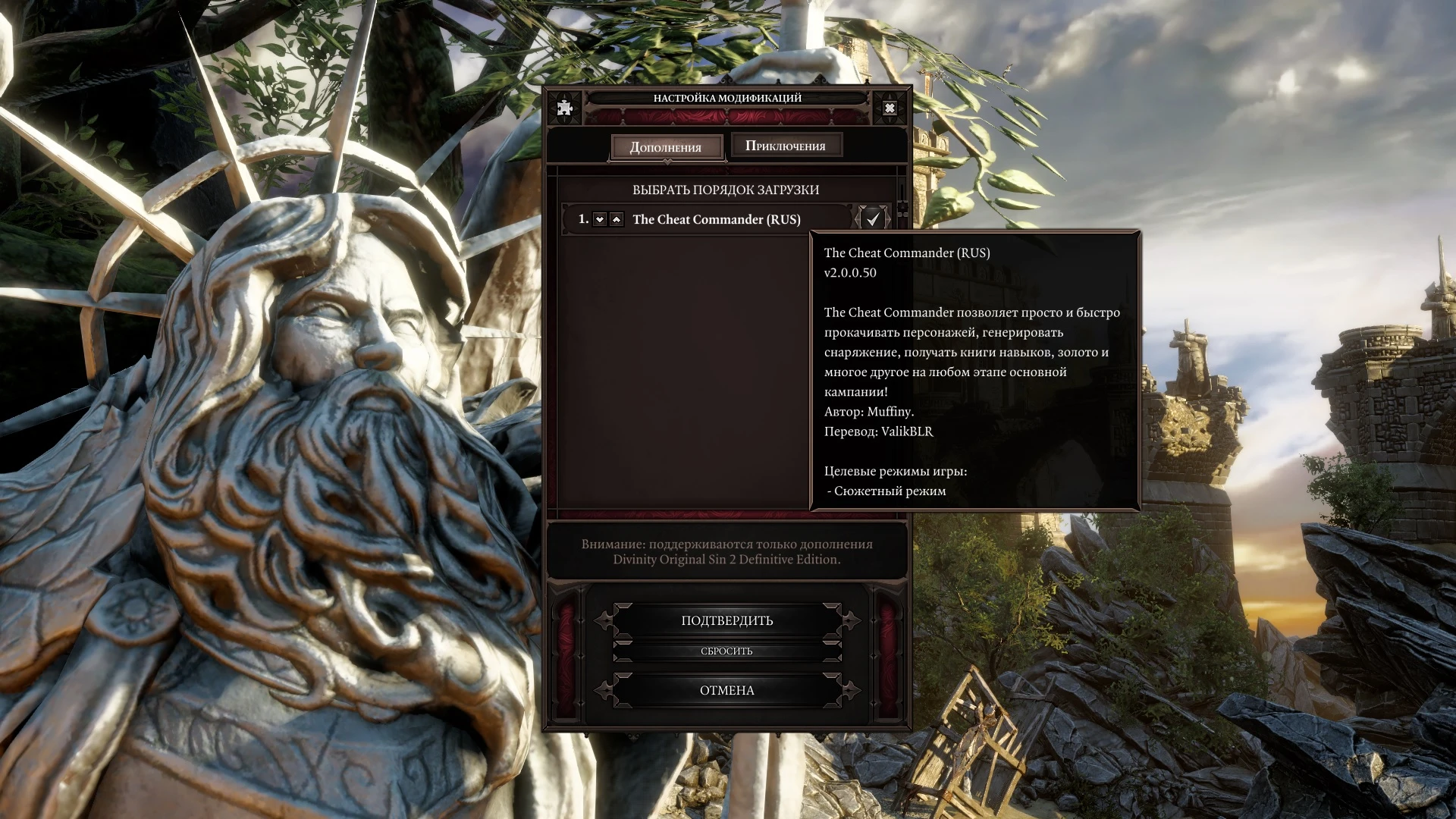Select The Cheat Commander (RUS) list entry
Viewport: 1456px width, 819px height.
[x=716, y=219]
